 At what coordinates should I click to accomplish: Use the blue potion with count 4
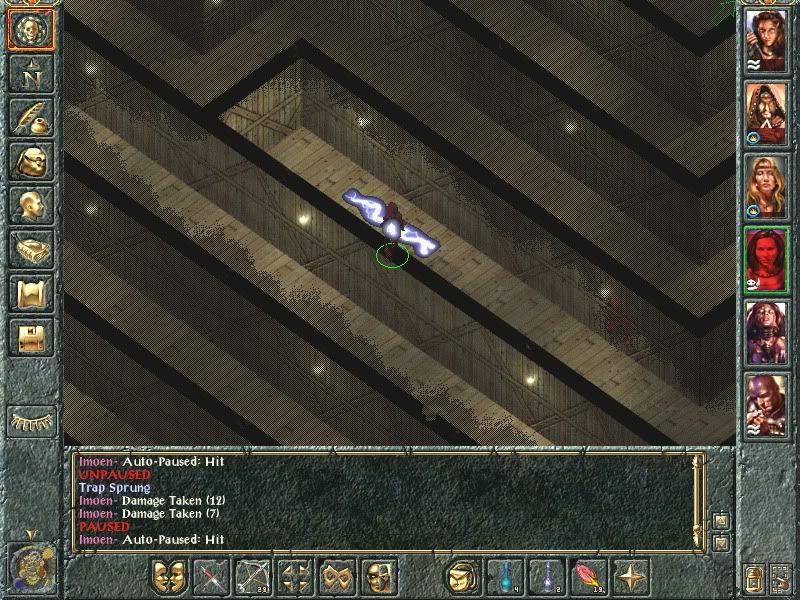coord(504,577)
